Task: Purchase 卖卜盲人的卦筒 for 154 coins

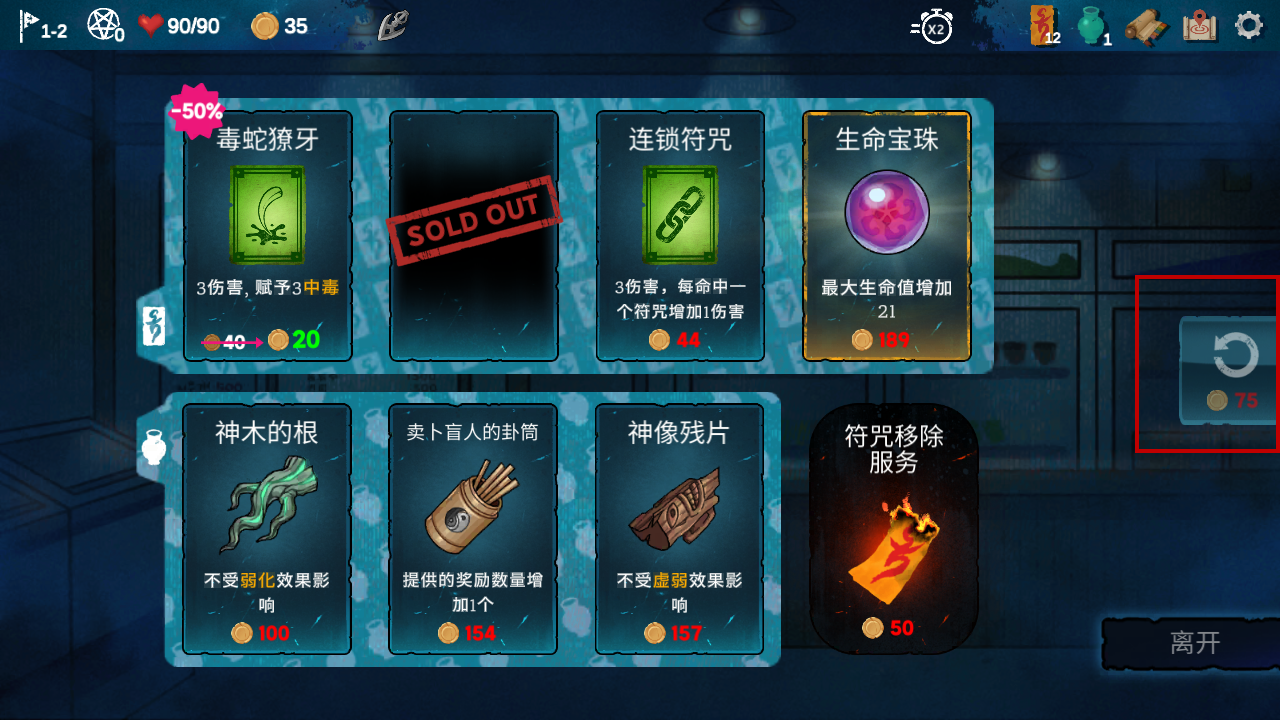Action: point(473,530)
